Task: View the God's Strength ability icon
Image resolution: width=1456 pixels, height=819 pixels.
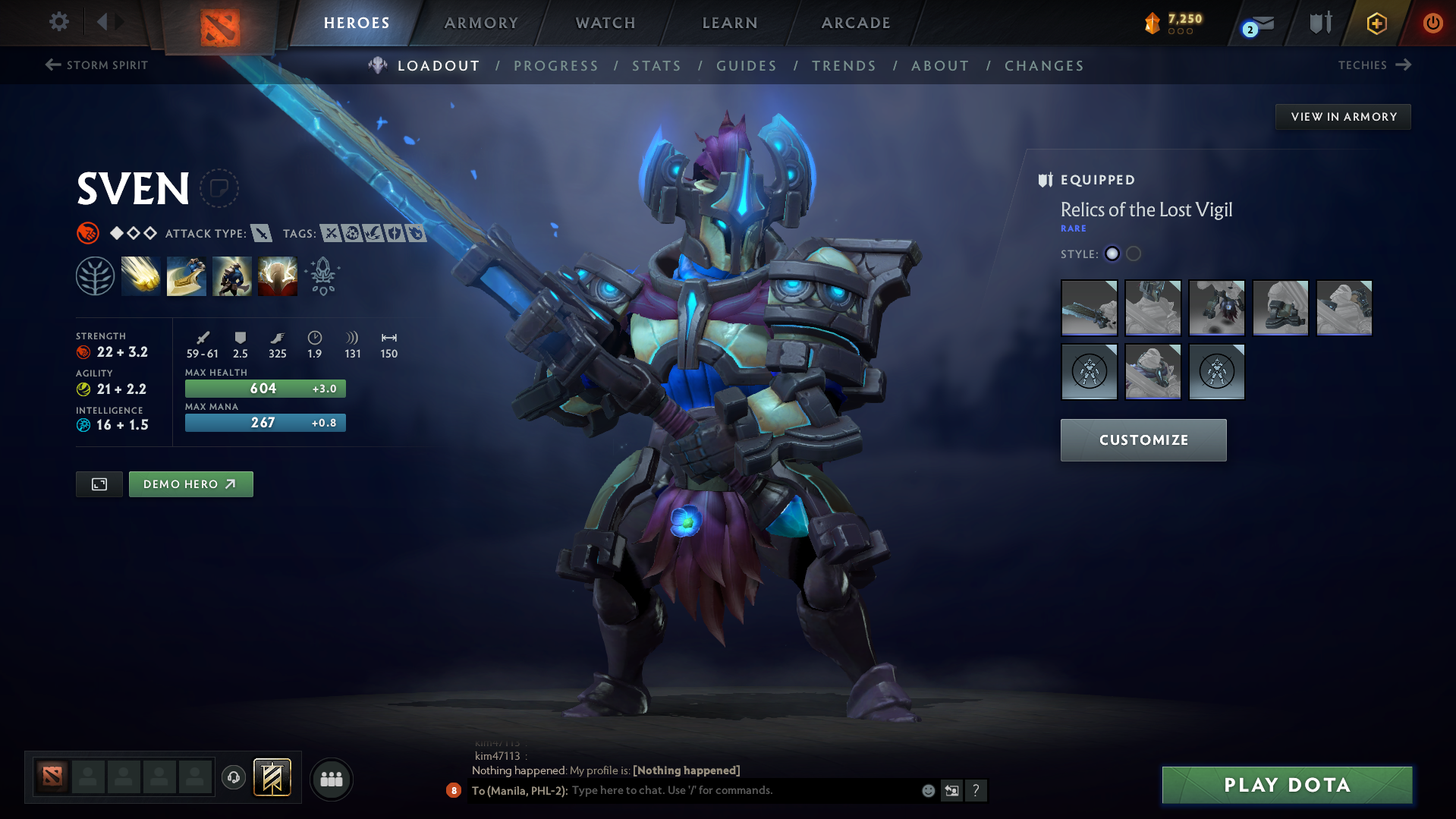Action: pos(278,276)
